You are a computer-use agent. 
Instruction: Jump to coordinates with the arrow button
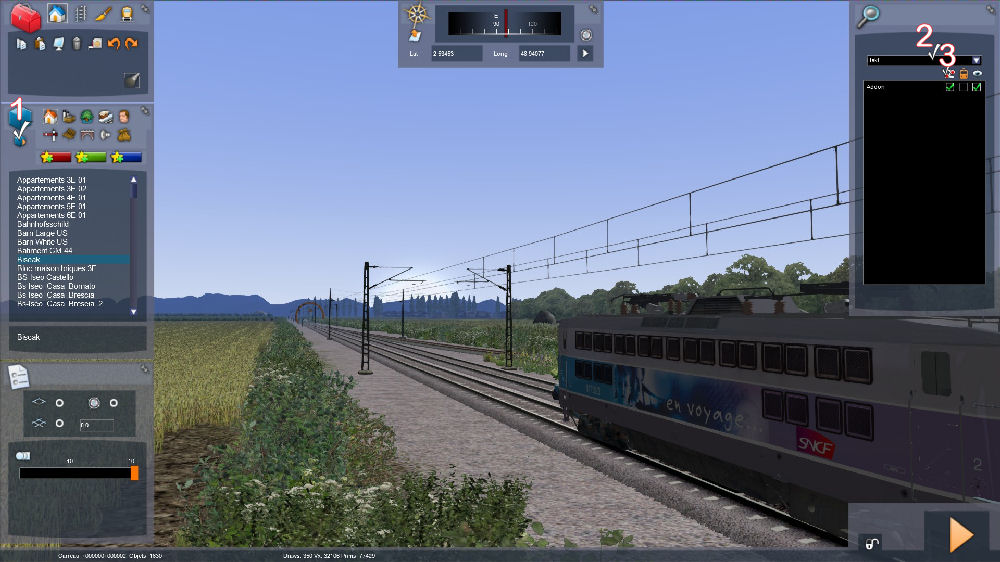click(x=586, y=53)
